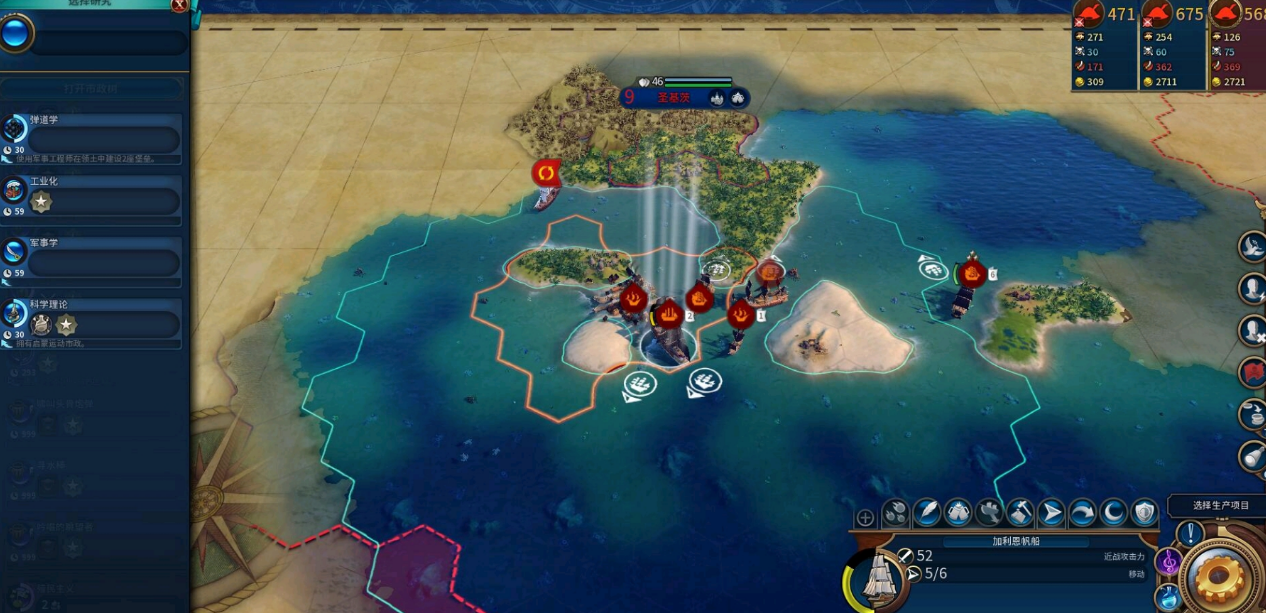Fortify the unit with shield icon

(x=1144, y=513)
